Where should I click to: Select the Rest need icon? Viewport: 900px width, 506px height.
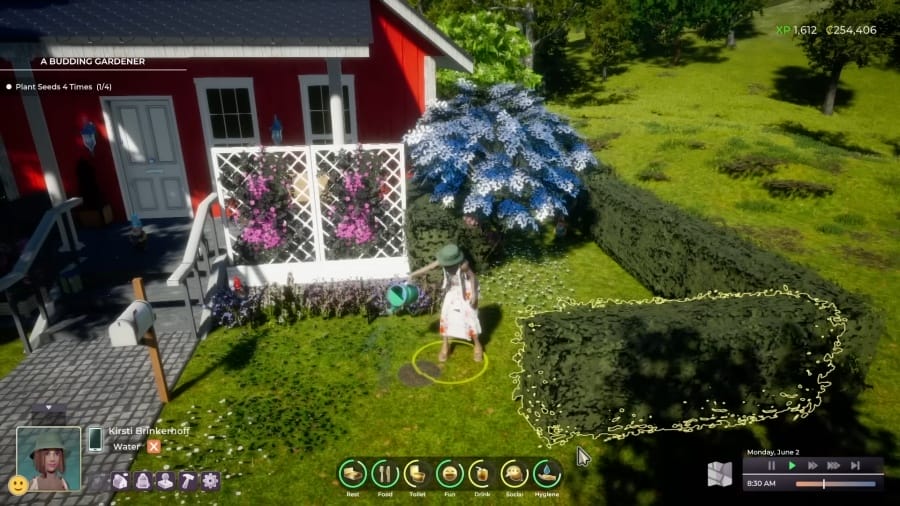click(x=352, y=473)
